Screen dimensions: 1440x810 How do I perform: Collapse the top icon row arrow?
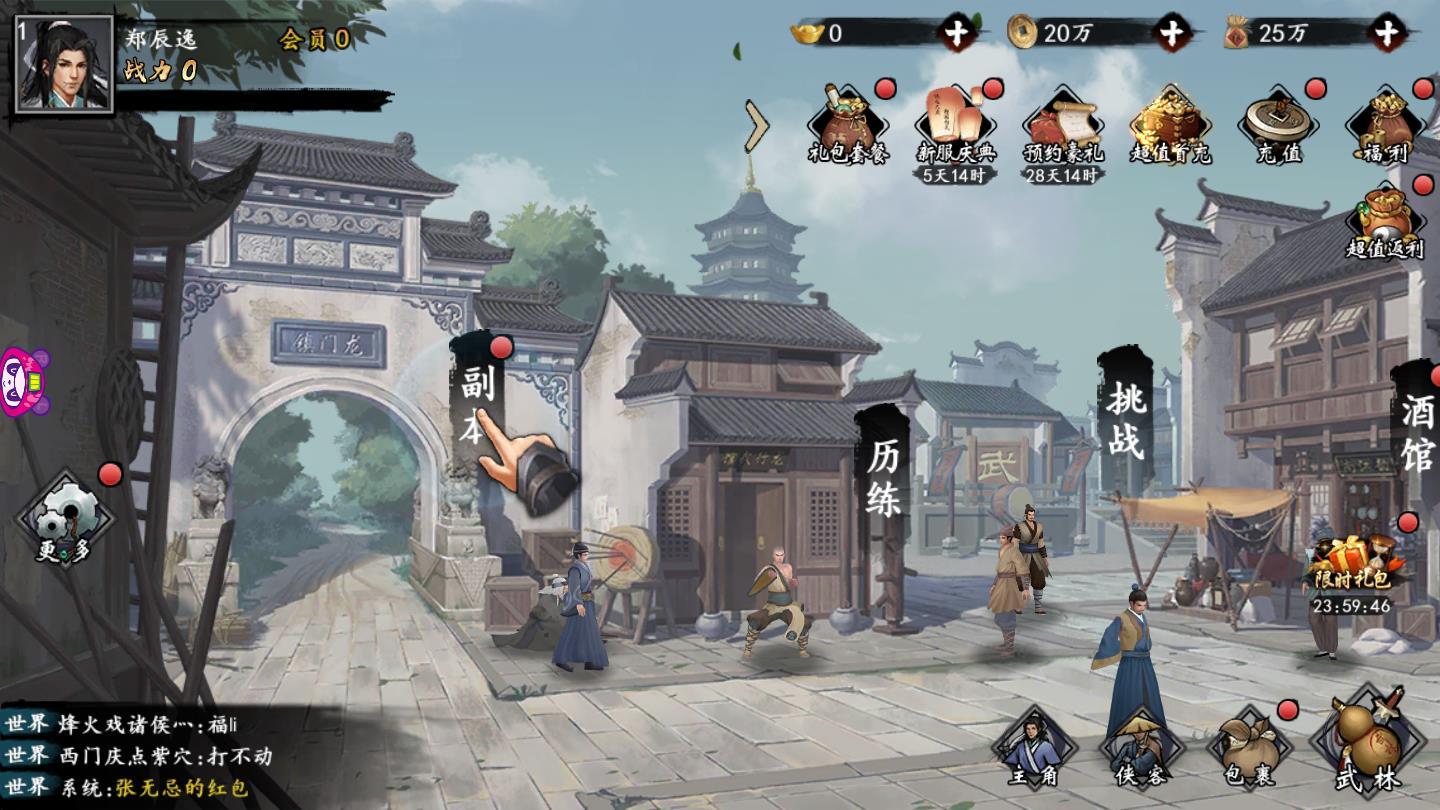click(757, 125)
